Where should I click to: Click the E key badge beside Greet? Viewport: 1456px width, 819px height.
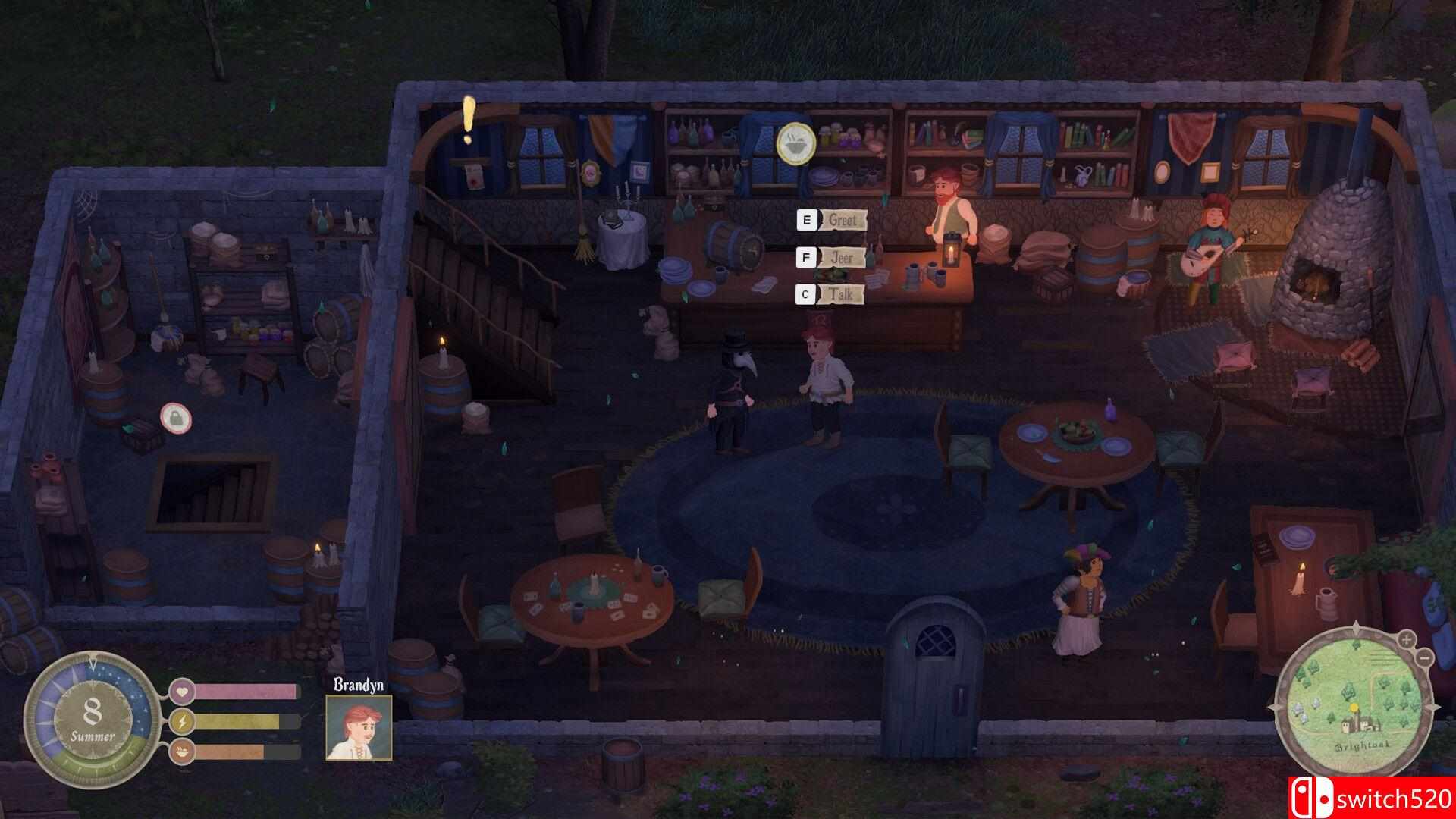pyautogui.click(x=806, y=220)
